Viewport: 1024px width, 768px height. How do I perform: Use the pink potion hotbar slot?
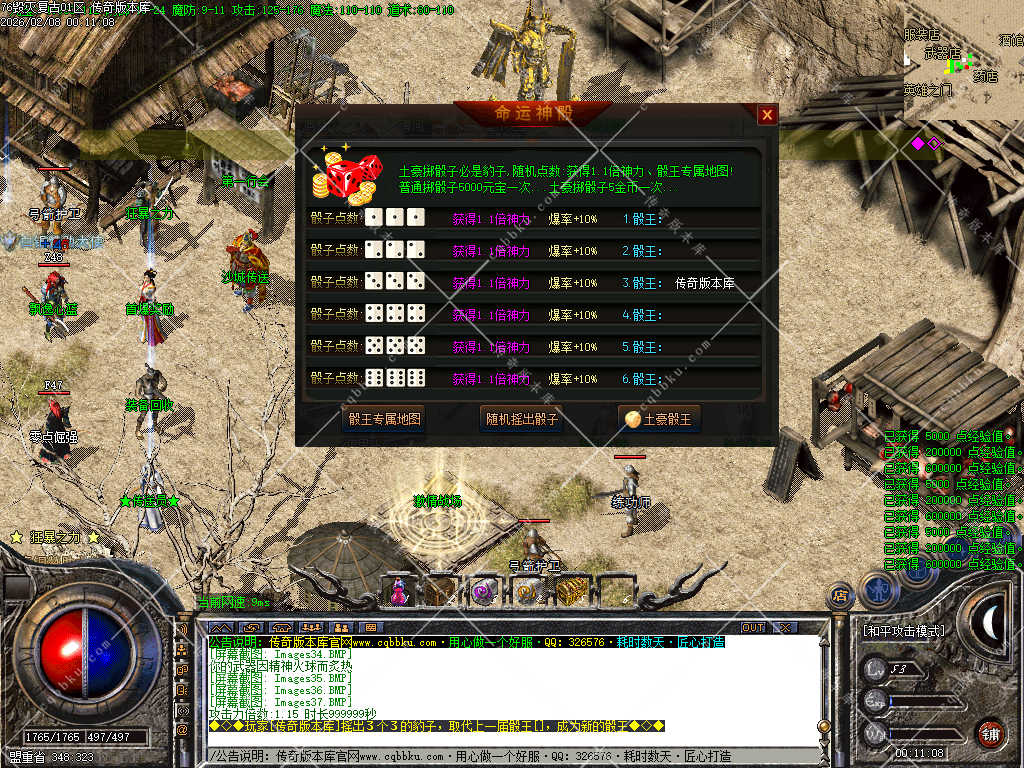pos(398,591)
